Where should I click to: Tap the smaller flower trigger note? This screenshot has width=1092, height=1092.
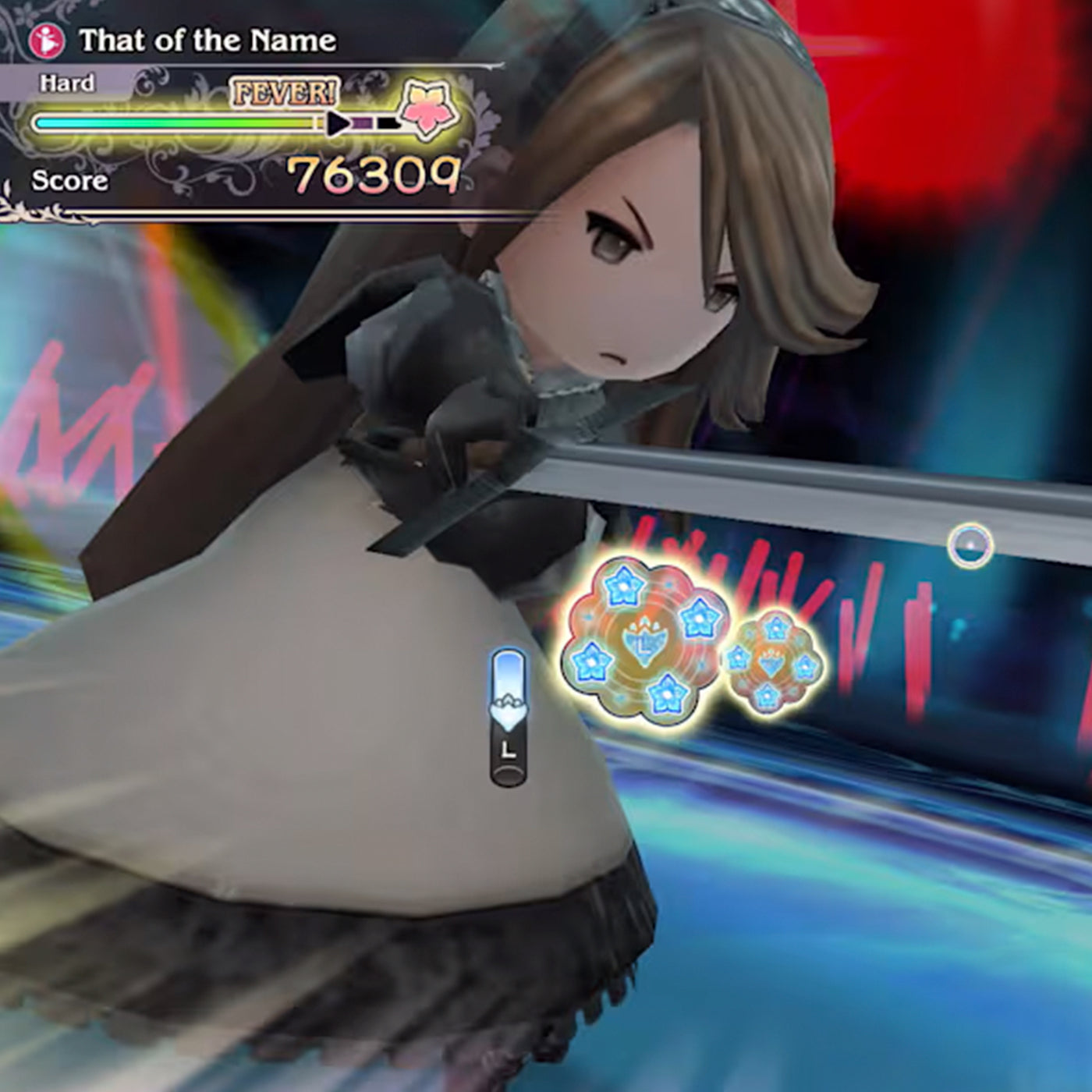[772, 662]
